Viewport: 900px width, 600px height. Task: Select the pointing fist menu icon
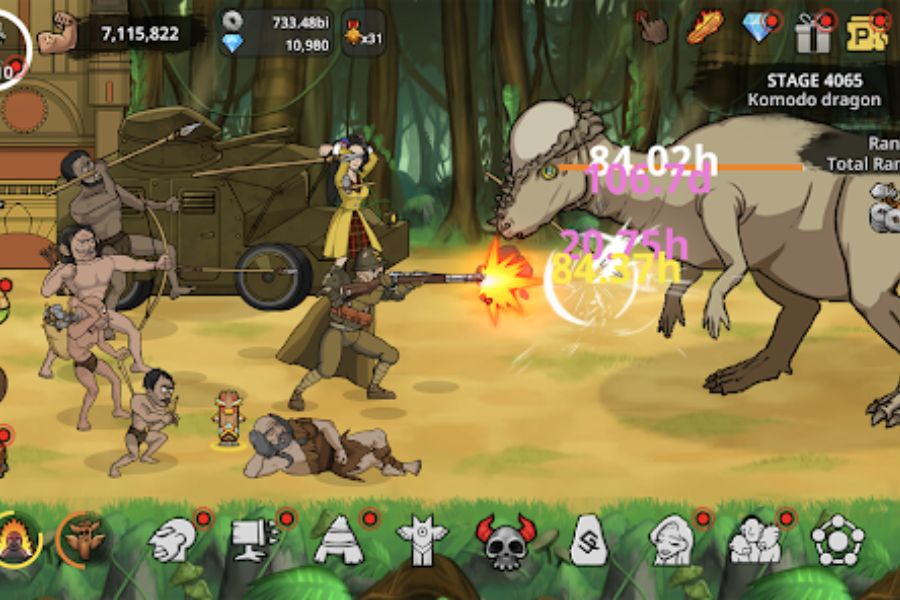(x=254, y=540)
